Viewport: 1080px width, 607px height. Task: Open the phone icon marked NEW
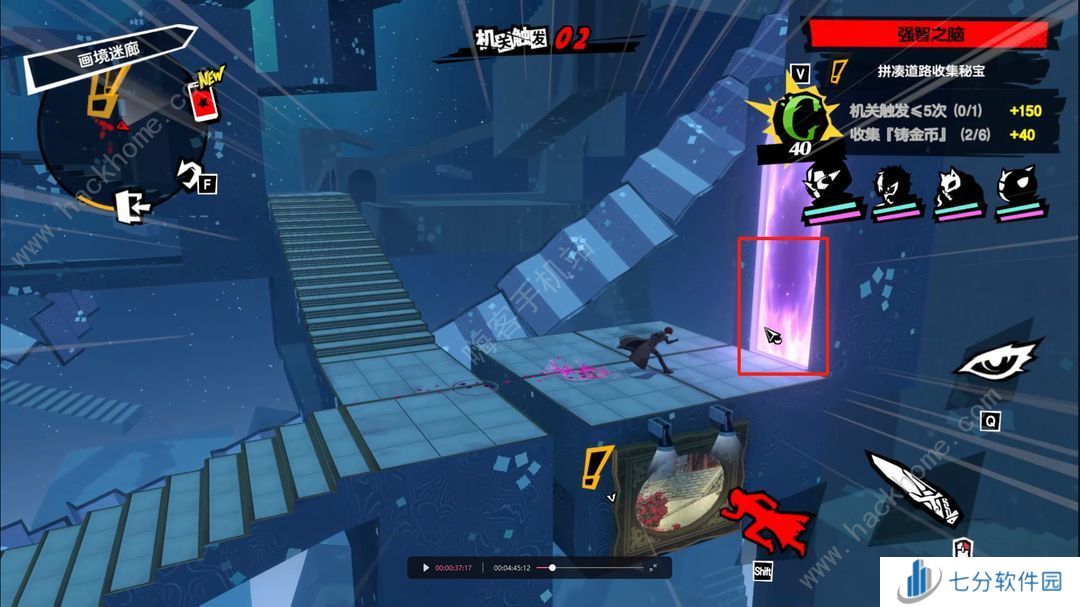(x=203, y=98)
